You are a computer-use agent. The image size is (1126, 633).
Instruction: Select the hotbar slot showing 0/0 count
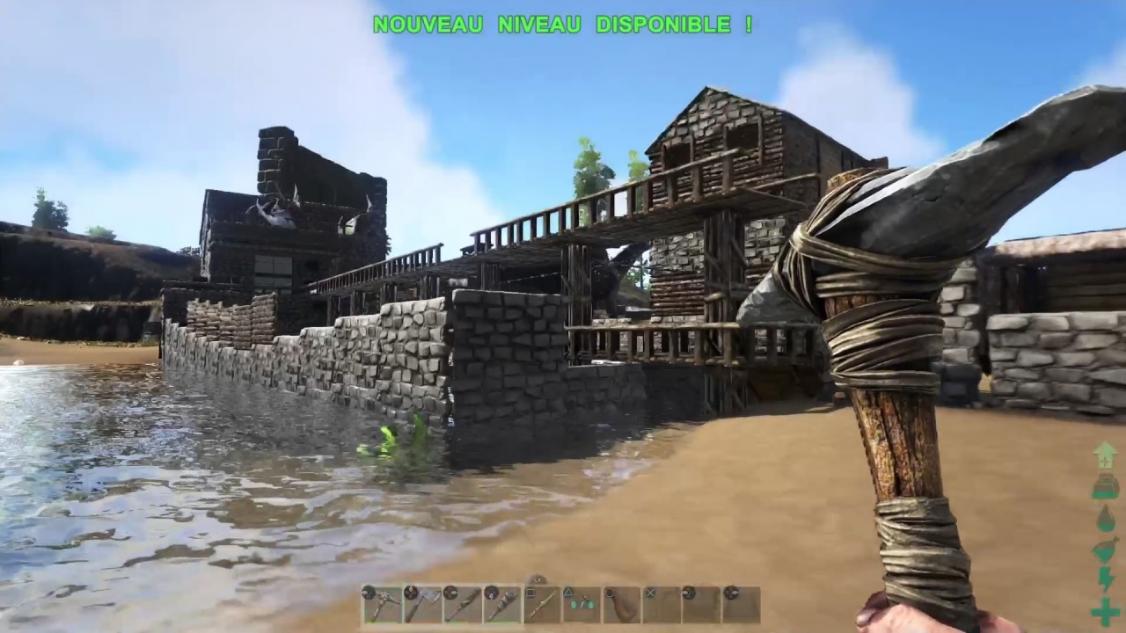[x=581, y=605]
